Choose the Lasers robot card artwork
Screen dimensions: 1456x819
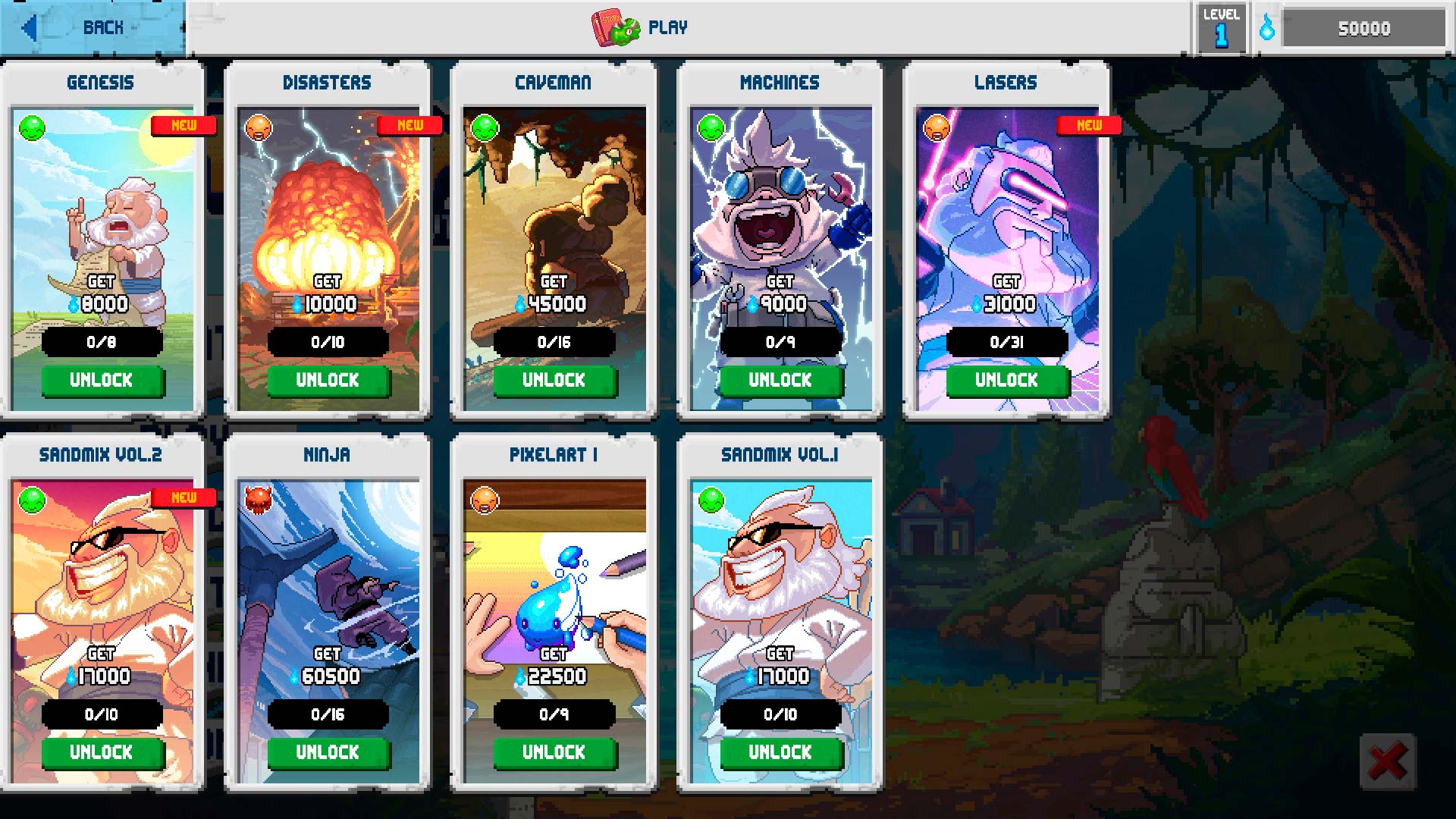(x=1006, y=205)
